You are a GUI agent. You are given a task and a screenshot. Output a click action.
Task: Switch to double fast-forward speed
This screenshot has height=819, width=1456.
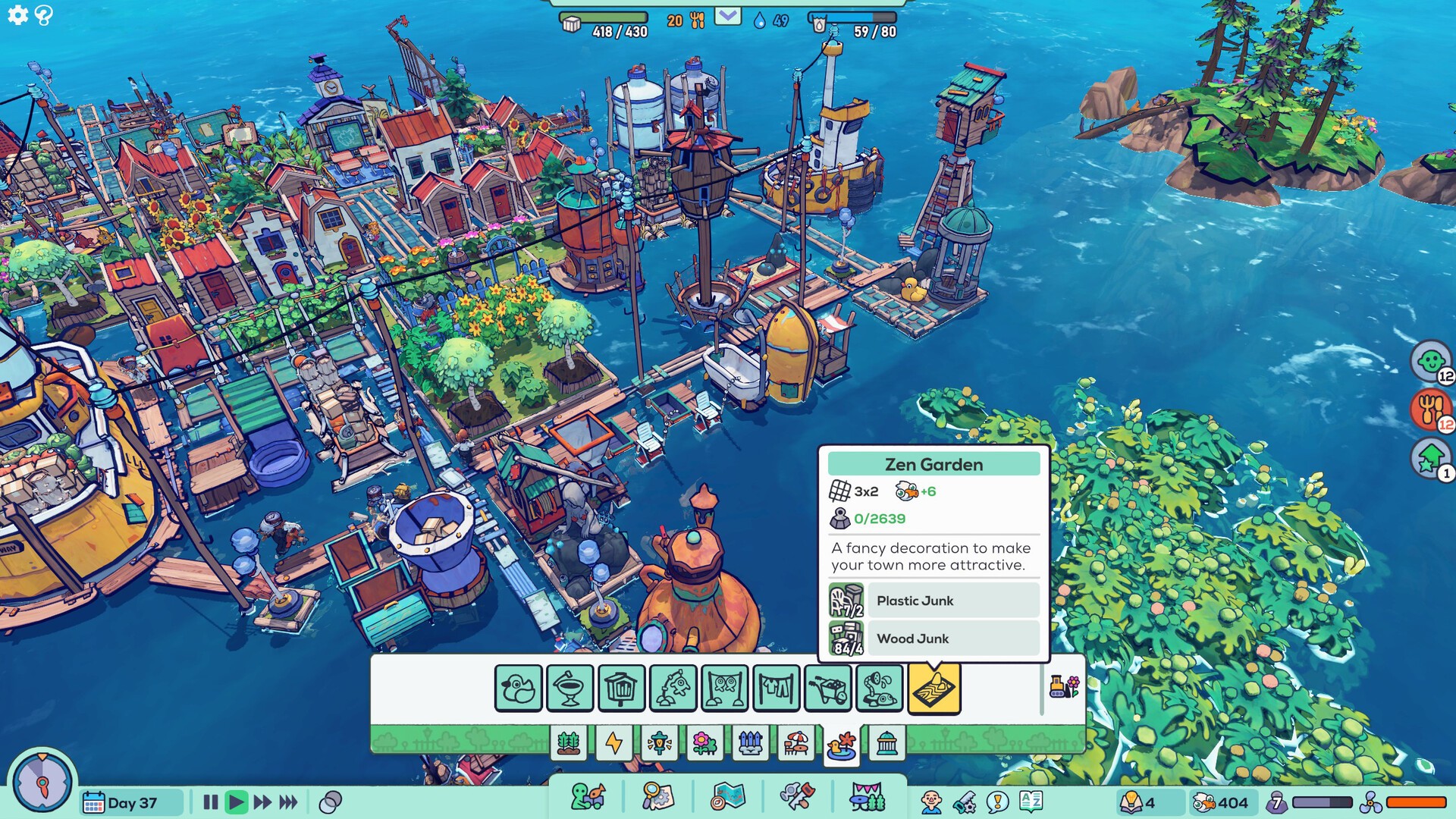pos(262,802)
